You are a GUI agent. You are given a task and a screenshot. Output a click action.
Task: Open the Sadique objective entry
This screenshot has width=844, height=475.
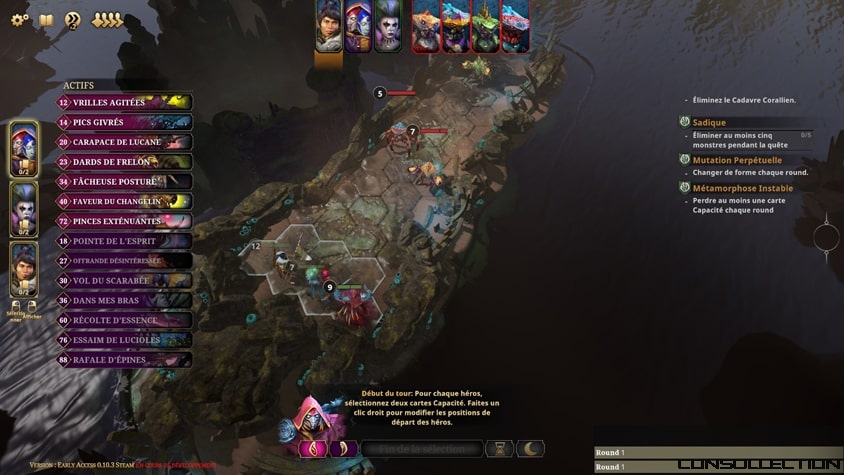708,122
